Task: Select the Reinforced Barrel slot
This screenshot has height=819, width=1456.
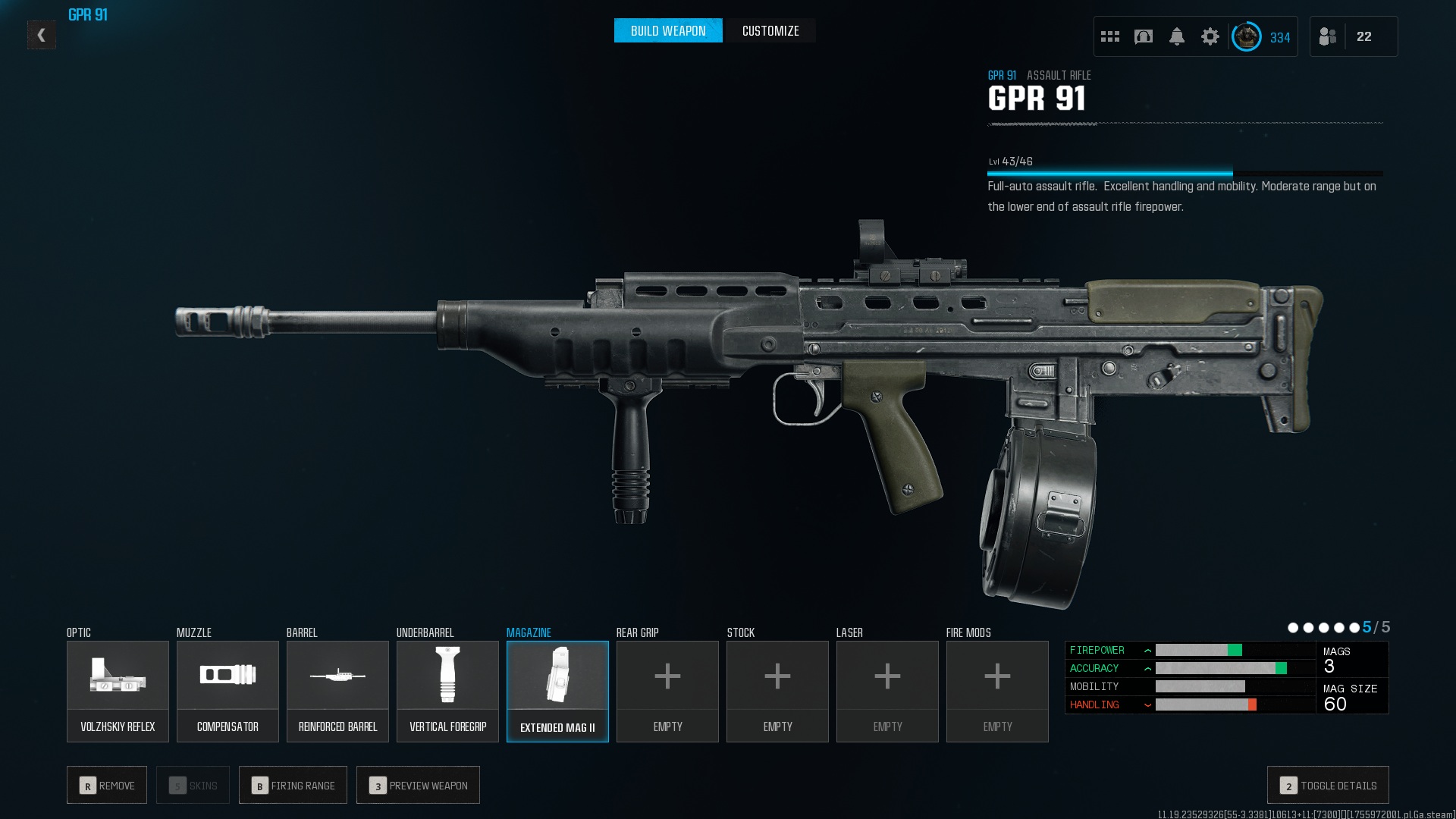Action: (x=337, y=691)
